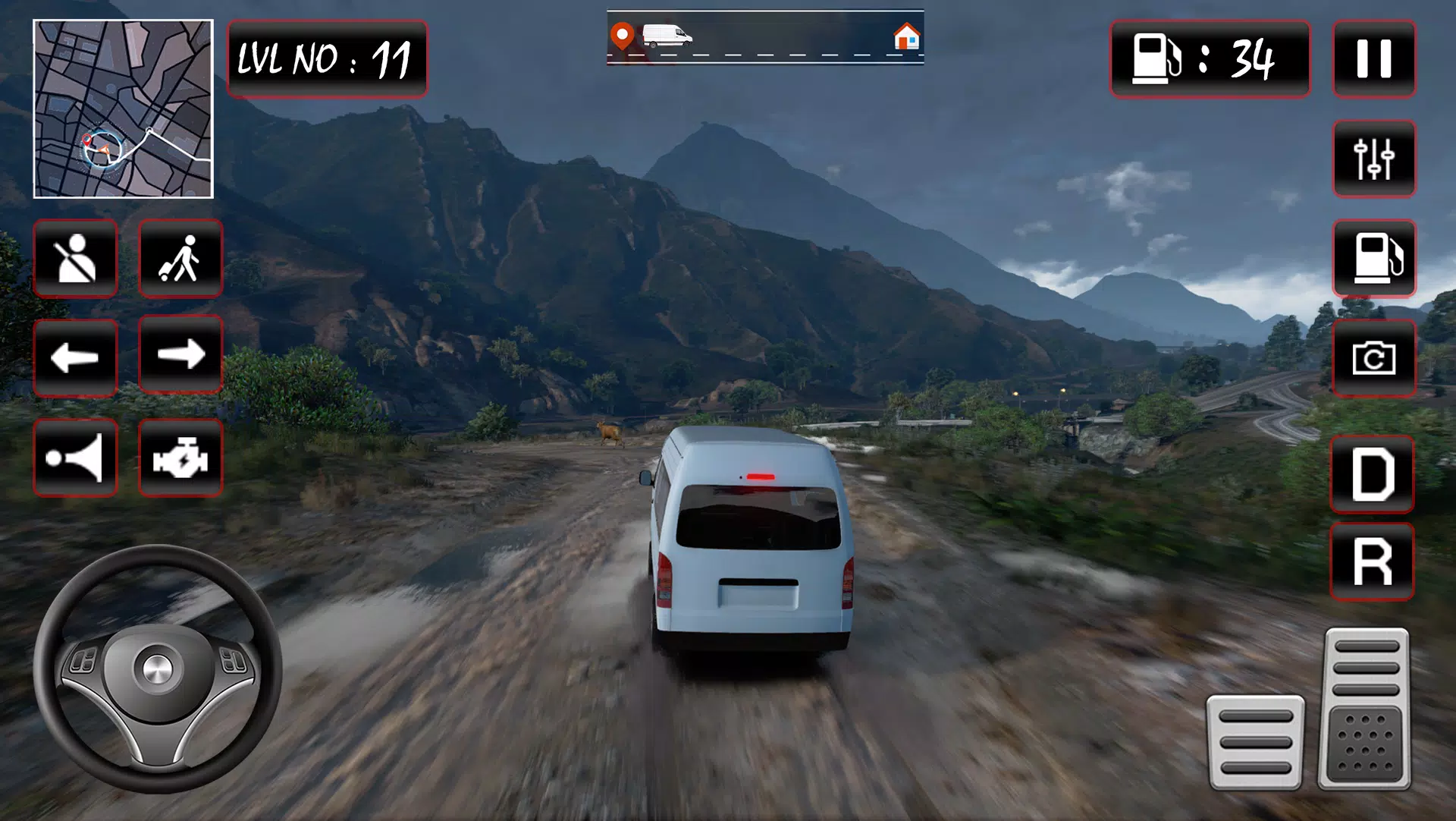Tap the seatbelt icon
The width and height of the screenshot is (1456, 821).
click(x=75, y=258)
